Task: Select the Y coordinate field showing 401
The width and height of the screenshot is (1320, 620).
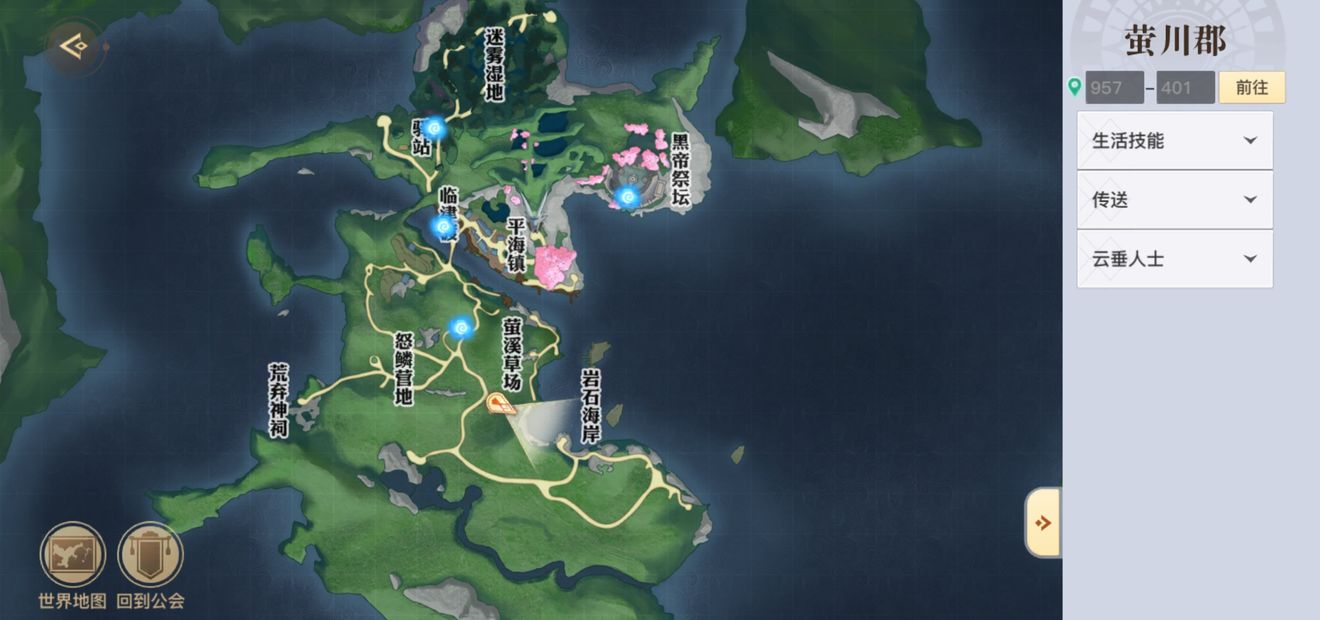Action: [1185, 88]
